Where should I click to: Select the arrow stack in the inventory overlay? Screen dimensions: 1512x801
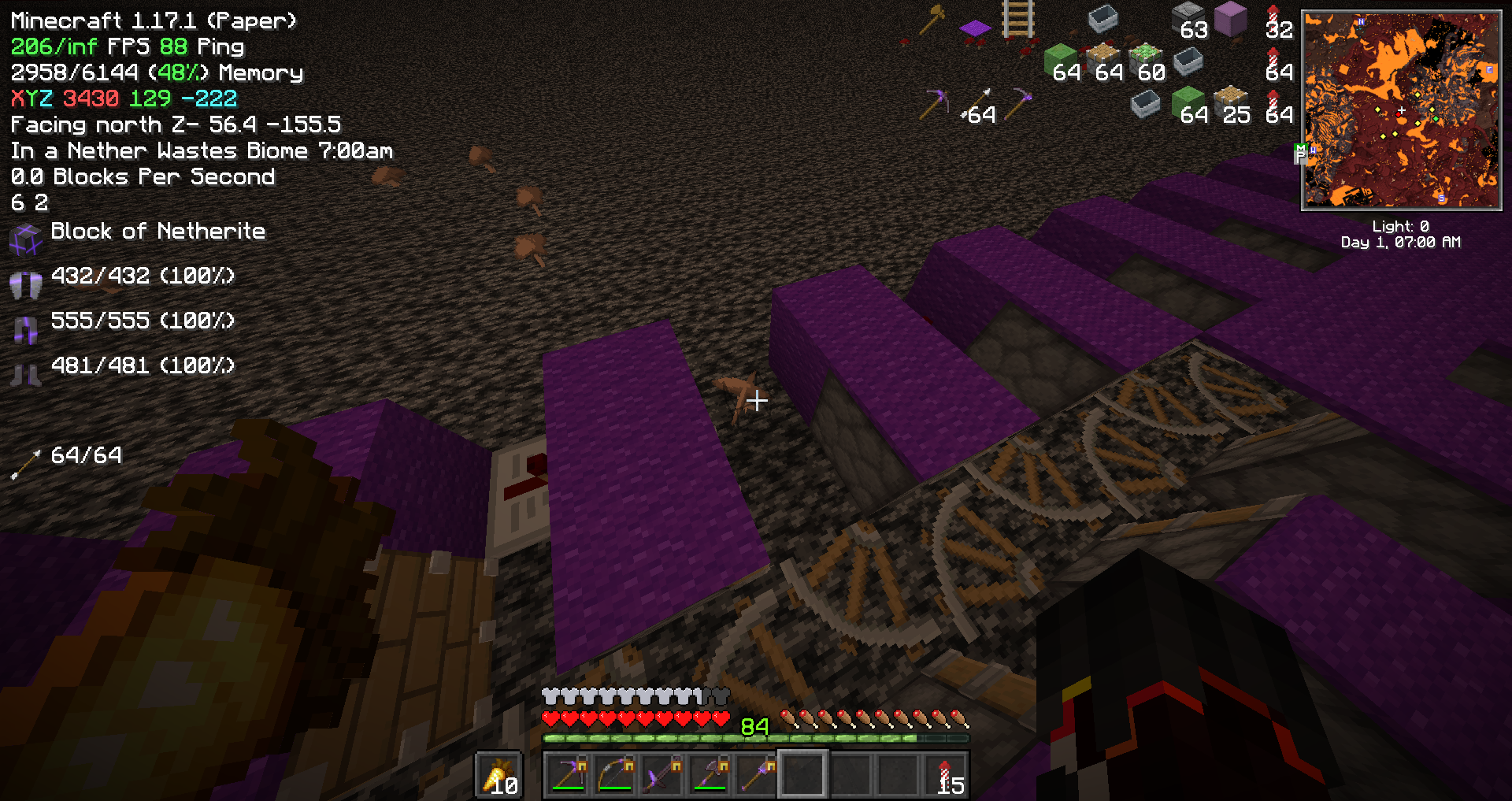point(975,105)
